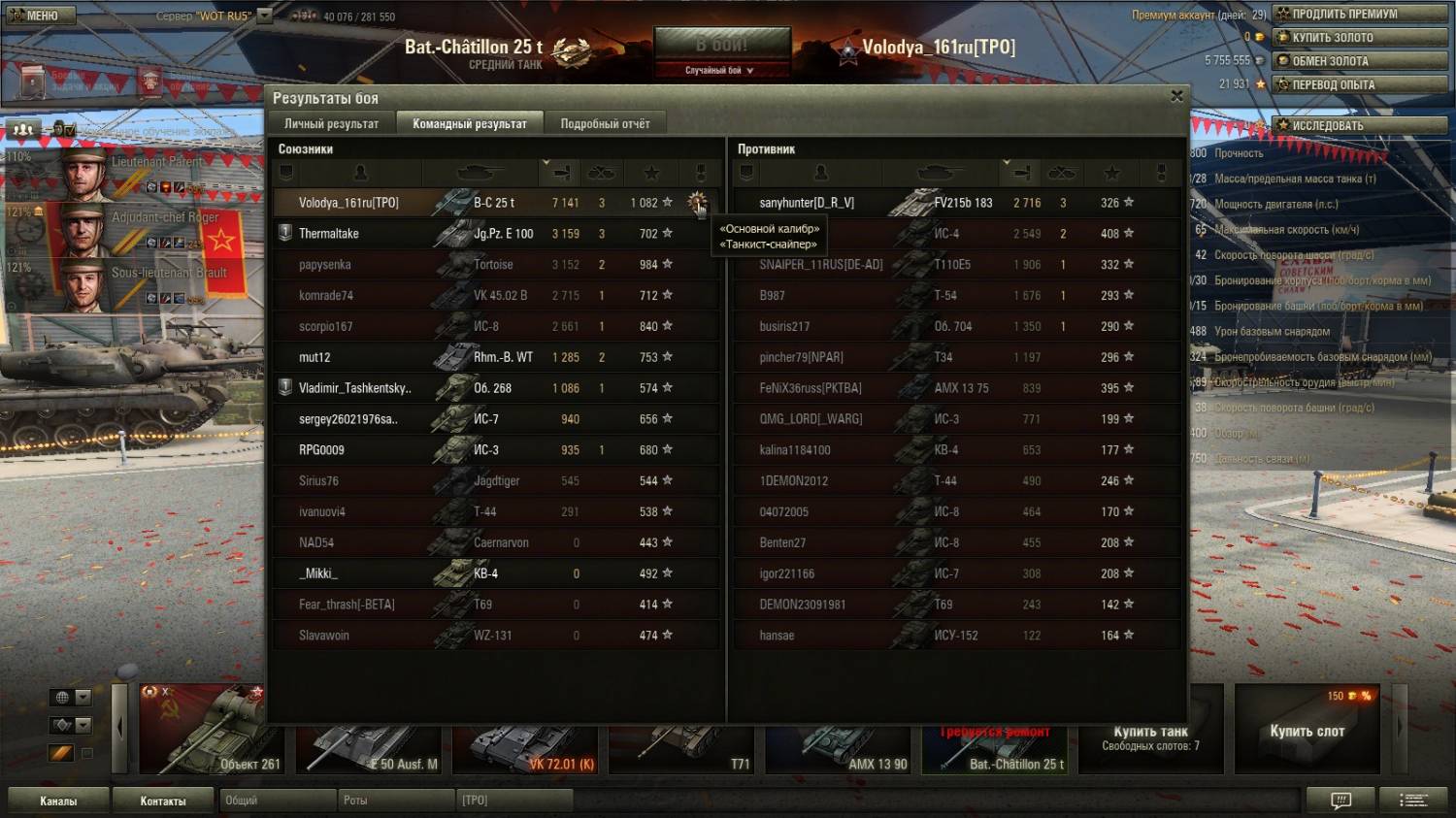Select enemy player row sanyhunter[D_R_V]

click(807, 203)
